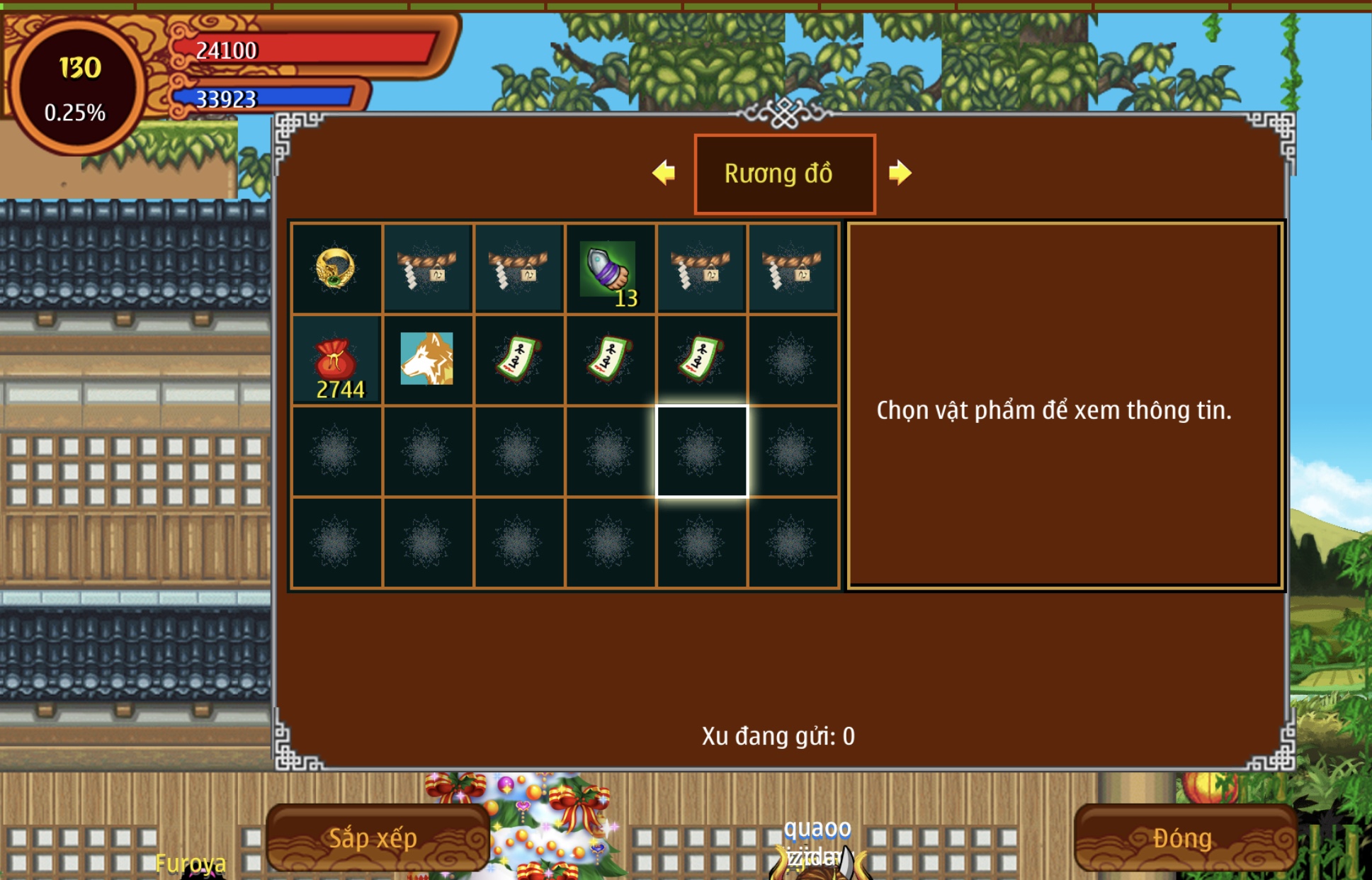The width and height of the screenshot is (1372, 880).
Task: Select the highlighted empty chest slot
Action: [701, 451]
